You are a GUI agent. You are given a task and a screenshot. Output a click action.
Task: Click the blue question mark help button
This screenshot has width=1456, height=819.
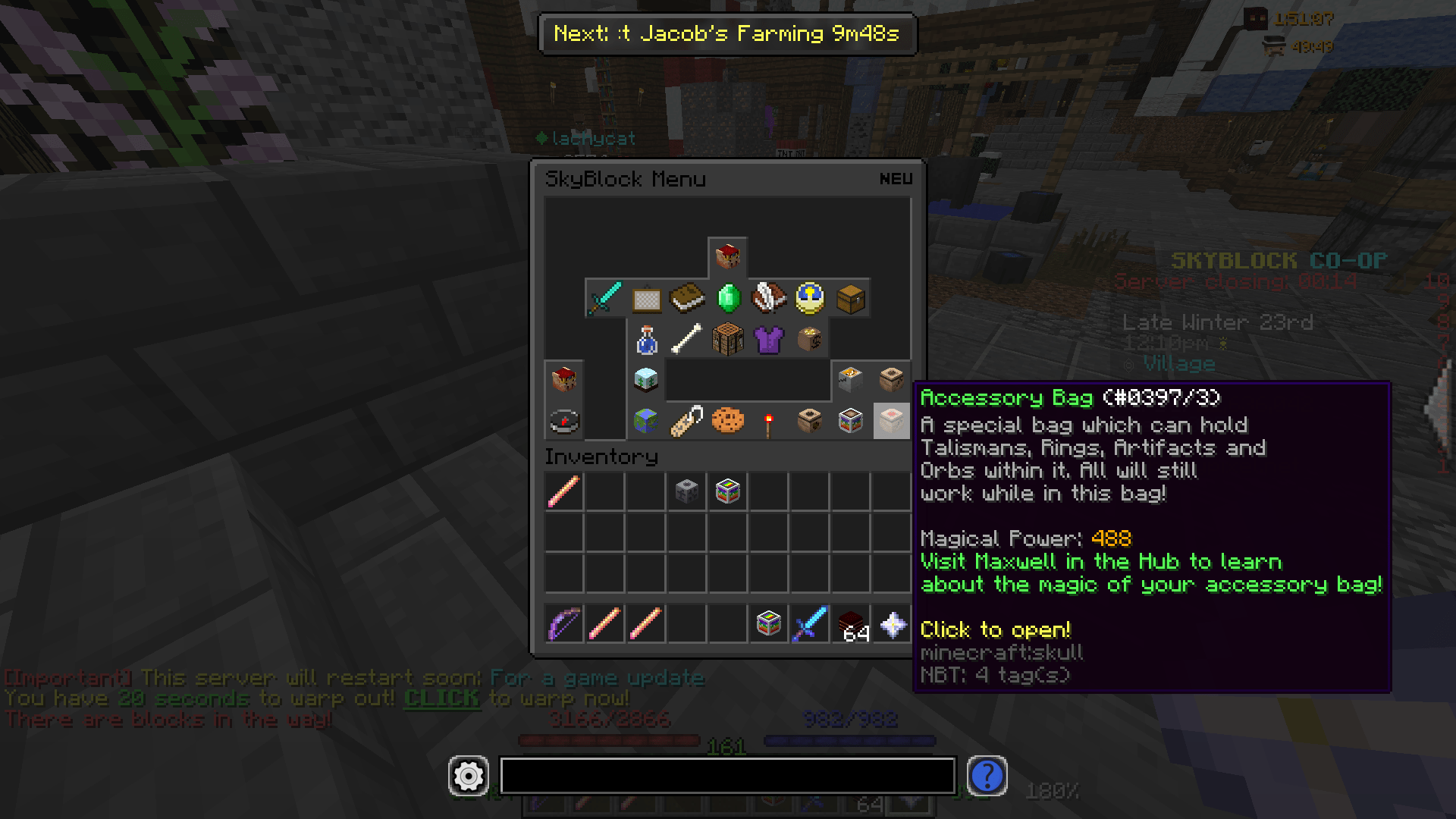(987, 776)
